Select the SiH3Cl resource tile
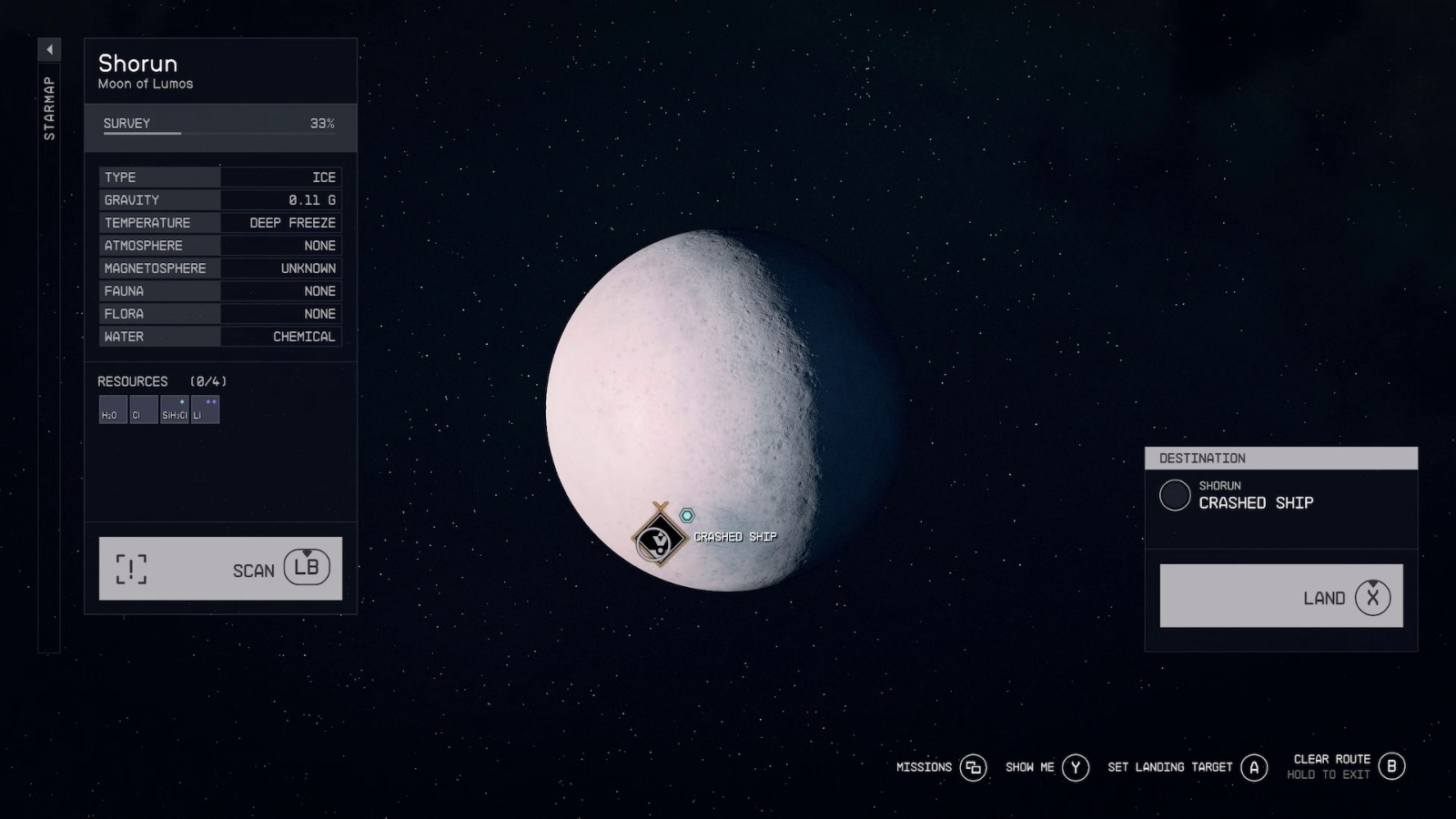1456x819 pixels. pyautogui.click(x=175, y=409)
